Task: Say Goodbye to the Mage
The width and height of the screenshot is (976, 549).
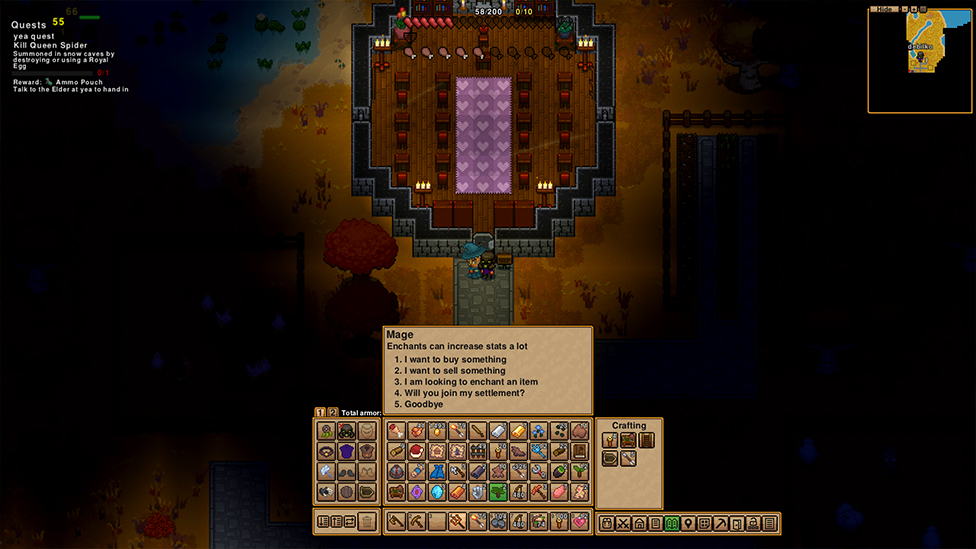Action: click(425, 405)
